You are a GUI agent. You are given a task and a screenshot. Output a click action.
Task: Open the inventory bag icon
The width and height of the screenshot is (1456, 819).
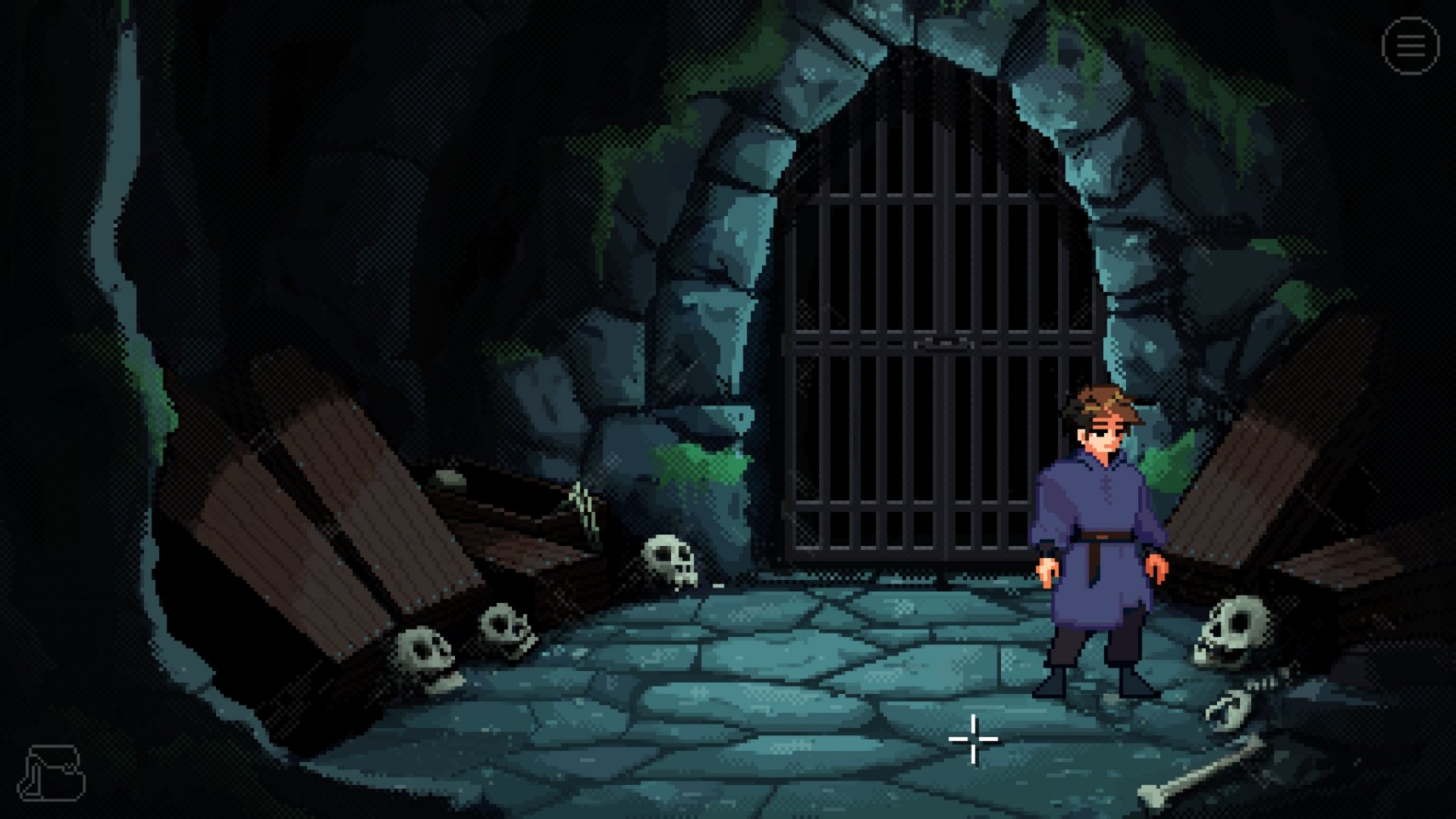click(x=53, y=773)
